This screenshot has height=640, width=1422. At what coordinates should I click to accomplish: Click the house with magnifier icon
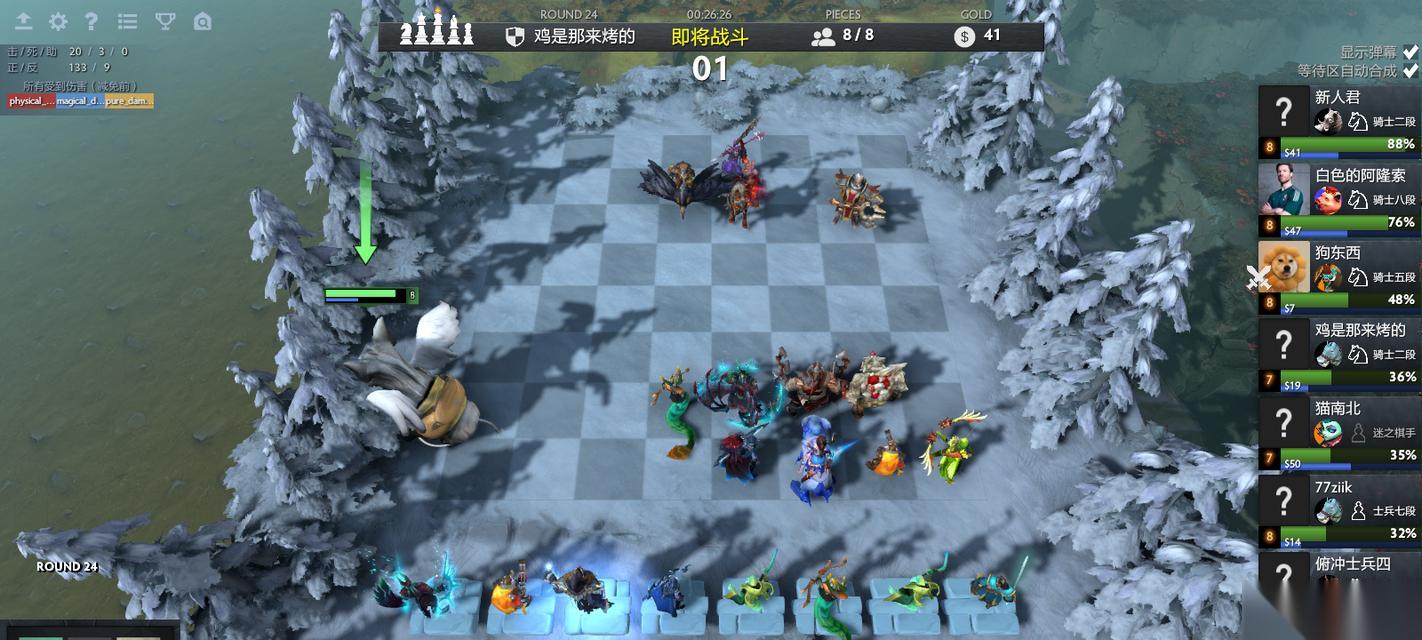point(202,21)
